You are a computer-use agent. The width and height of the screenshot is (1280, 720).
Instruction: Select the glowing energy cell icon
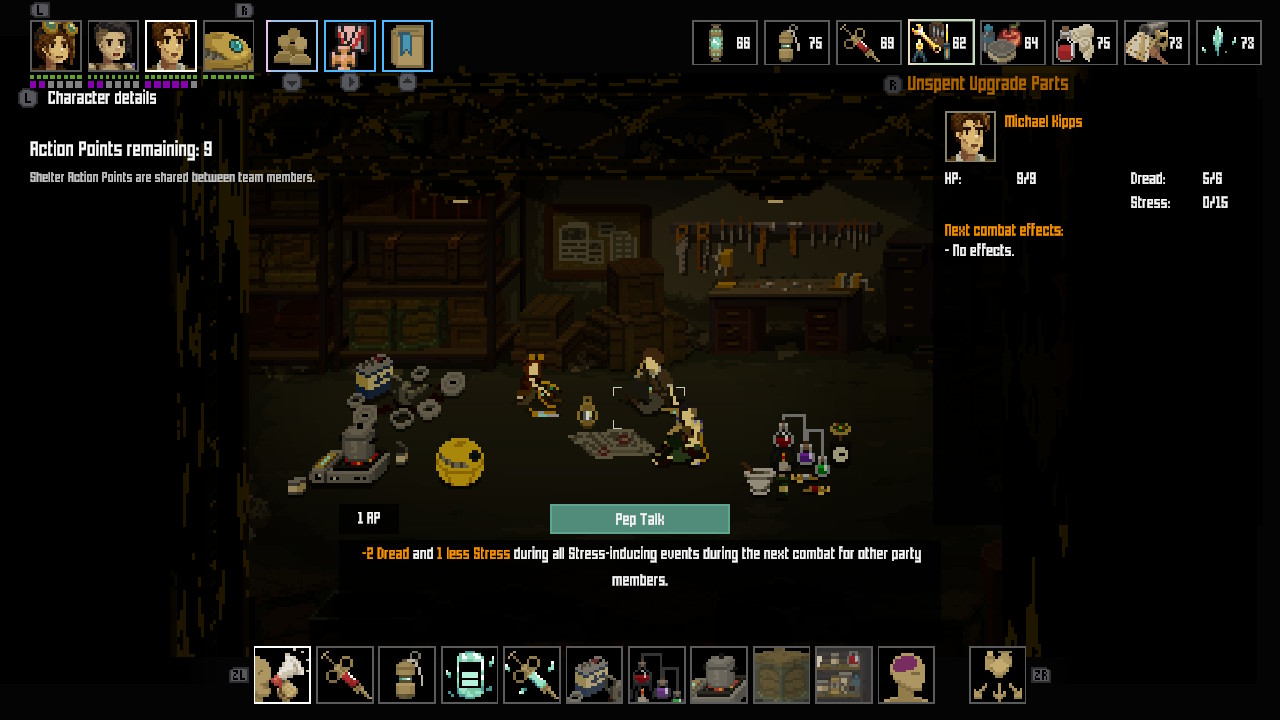pyautogui.click(x=469, y=675)
